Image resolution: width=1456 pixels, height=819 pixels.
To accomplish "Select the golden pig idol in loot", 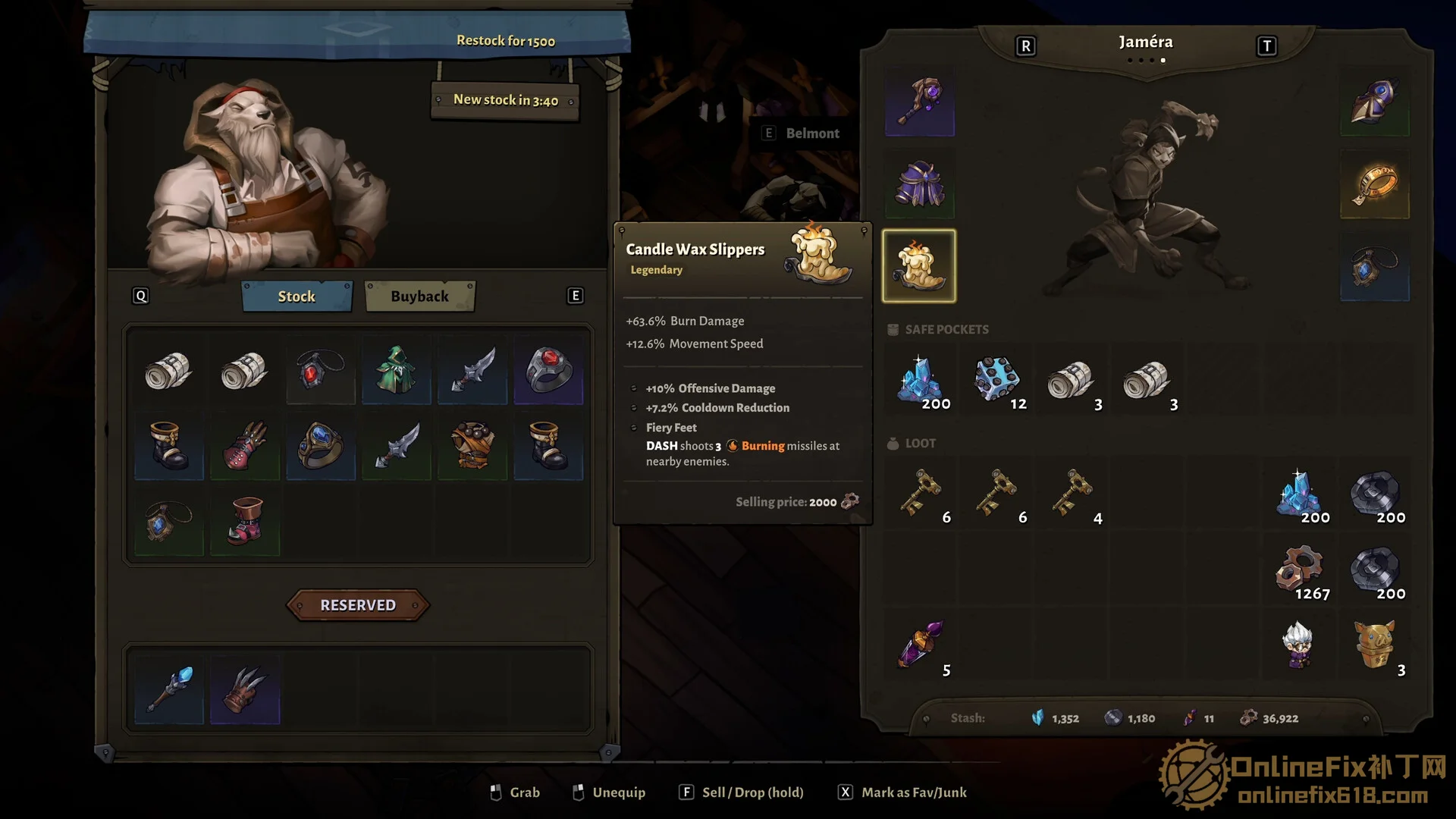I will tap(1374, 645).
